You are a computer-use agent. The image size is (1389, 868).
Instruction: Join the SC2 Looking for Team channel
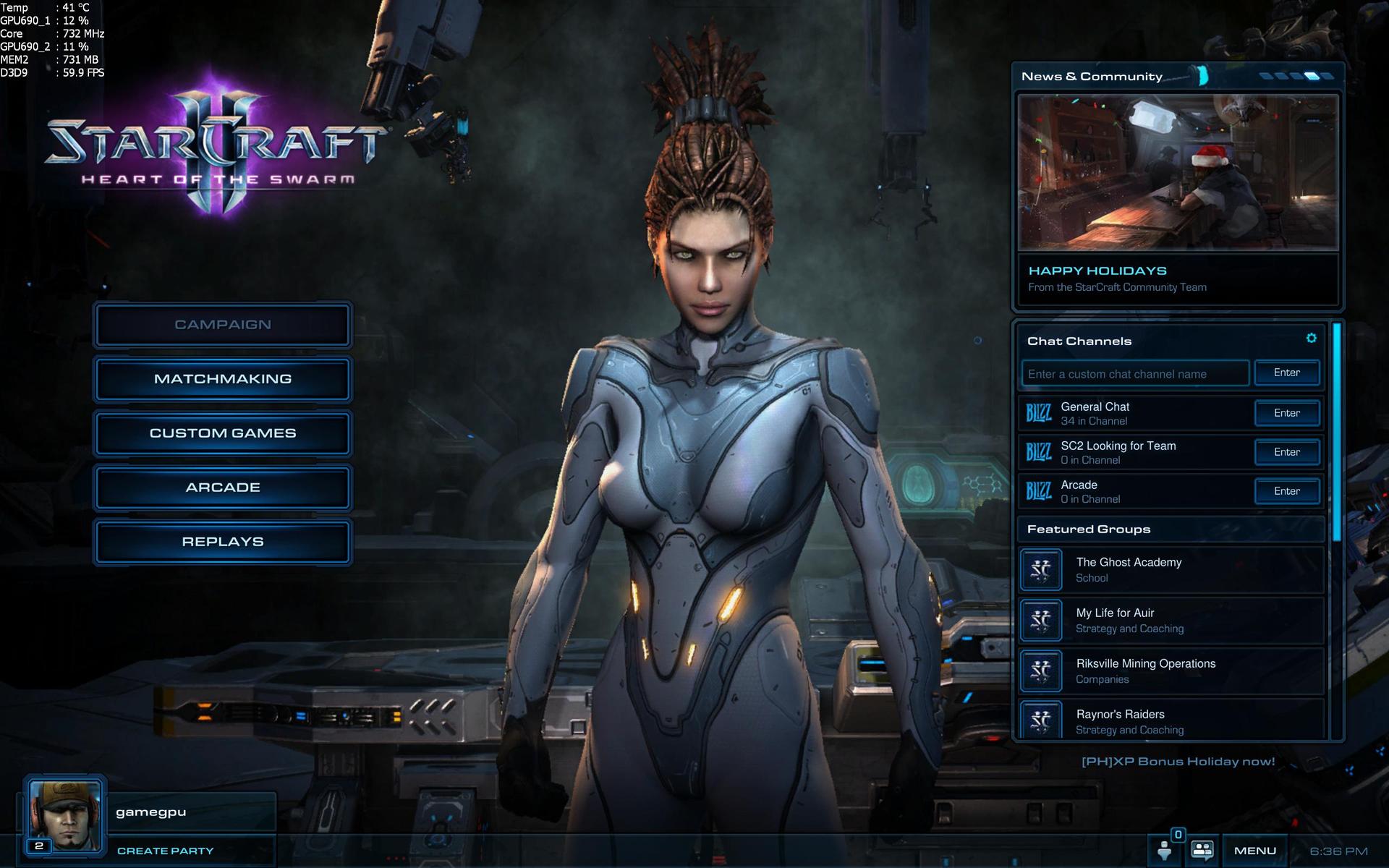pyautogui.click(x=1286, y=452)
